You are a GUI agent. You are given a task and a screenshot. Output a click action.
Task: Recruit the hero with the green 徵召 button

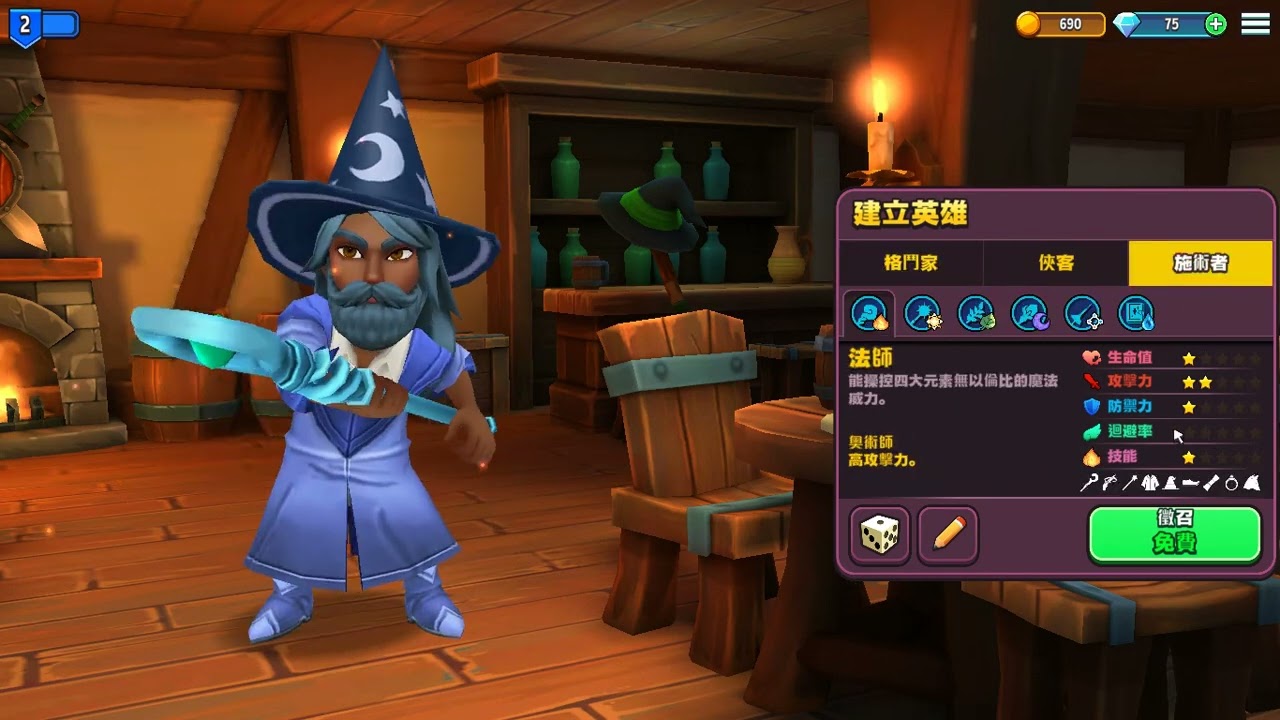click(x=1174, y=534)
